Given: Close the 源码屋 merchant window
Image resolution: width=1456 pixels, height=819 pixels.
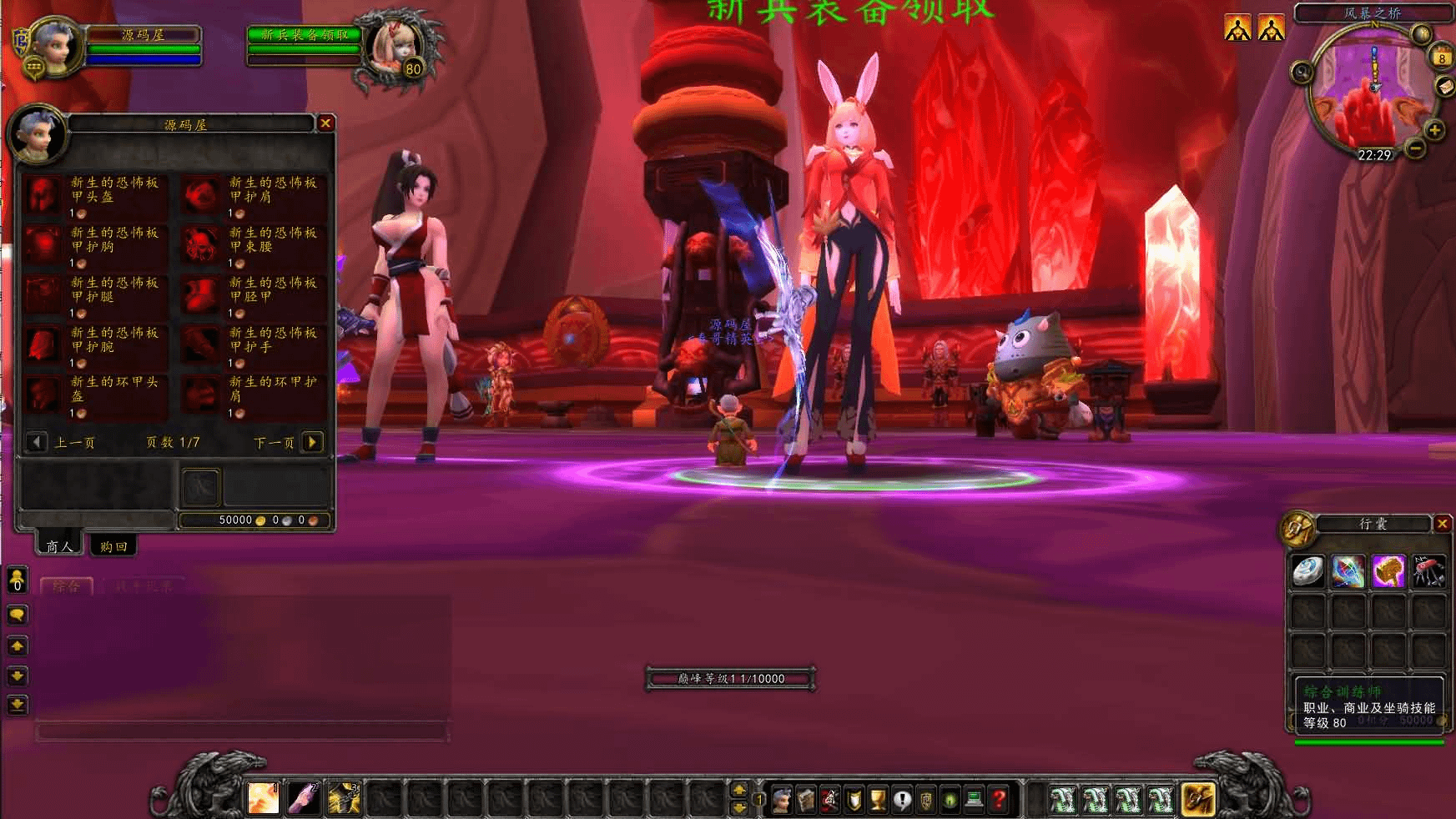Looking at the screenshot, I should click(325, 123).
